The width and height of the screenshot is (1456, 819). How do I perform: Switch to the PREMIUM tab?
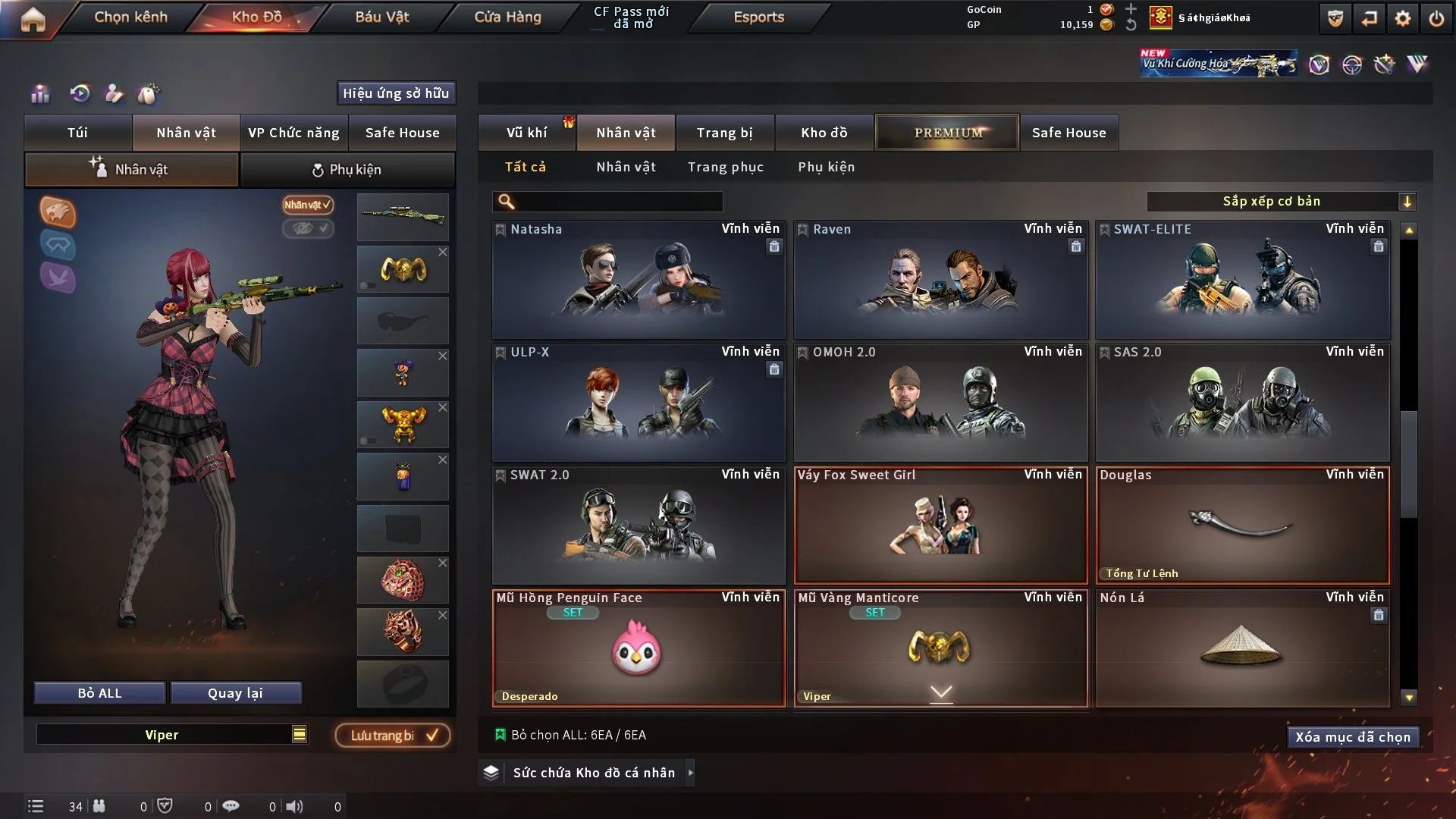point(946,132)
